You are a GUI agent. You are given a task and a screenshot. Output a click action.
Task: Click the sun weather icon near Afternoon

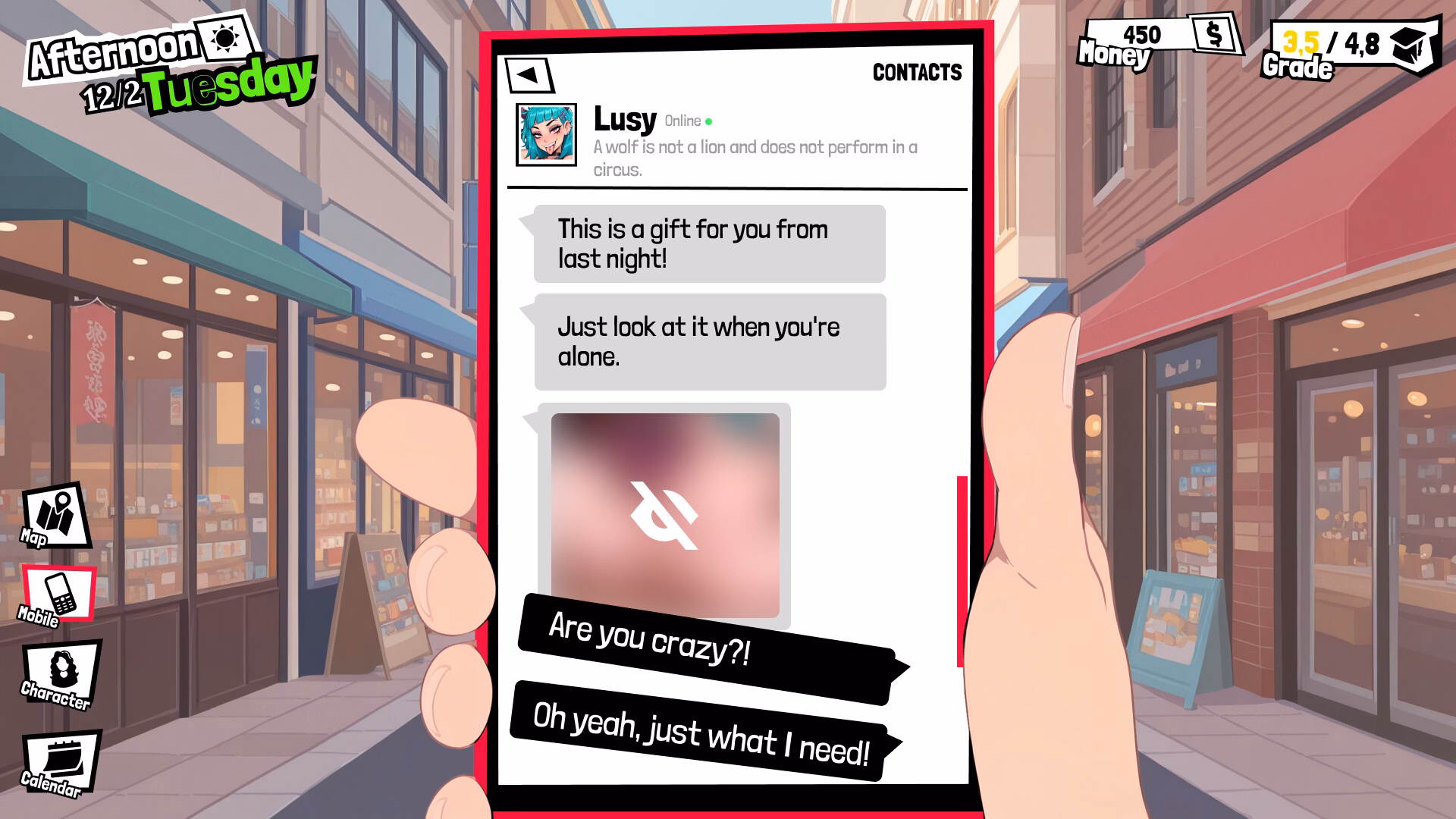pos(225,39)
